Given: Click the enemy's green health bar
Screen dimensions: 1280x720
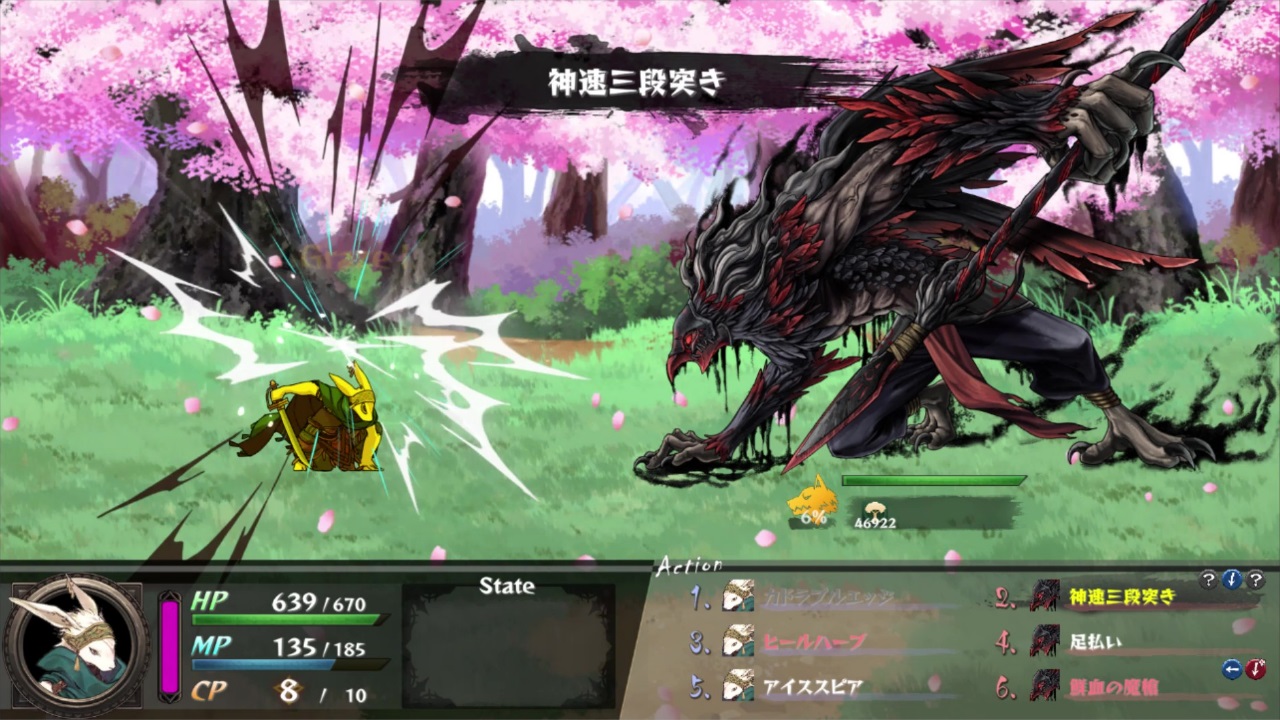Looking at the screenshot, I should coord(933,481).
